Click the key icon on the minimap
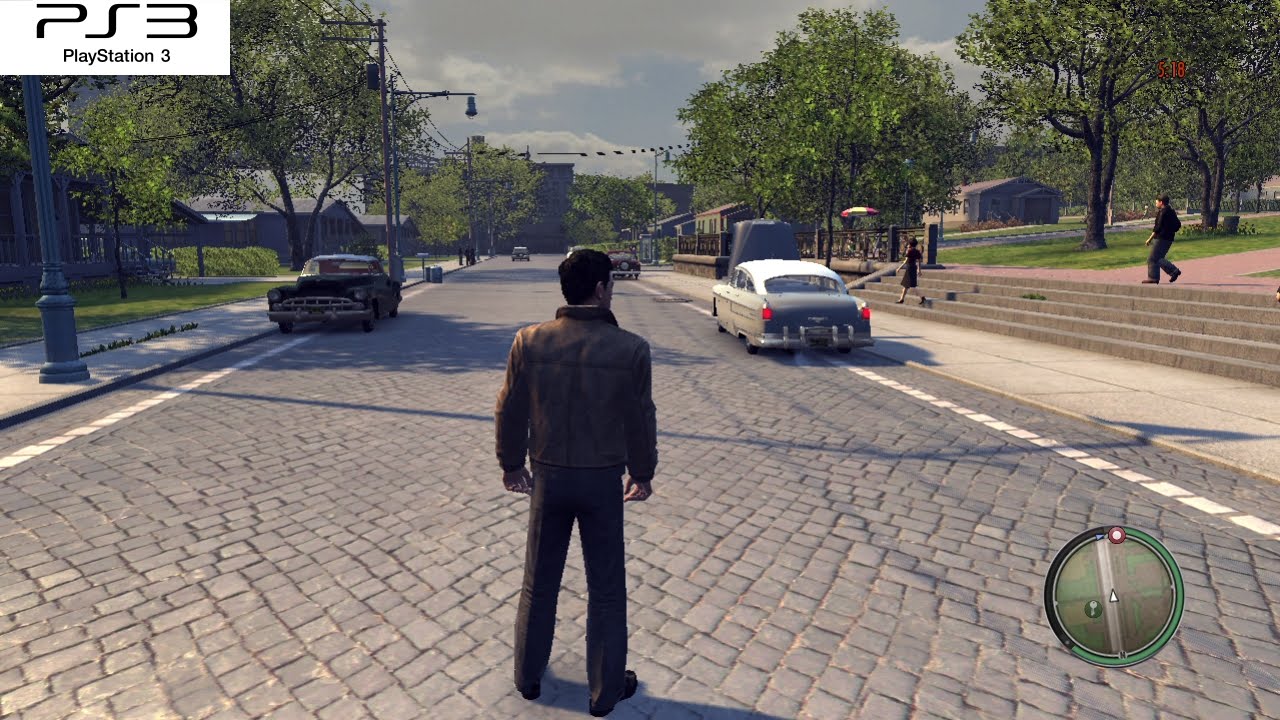The width and height of the screenshot is (1280, 720). [1092, 608]
